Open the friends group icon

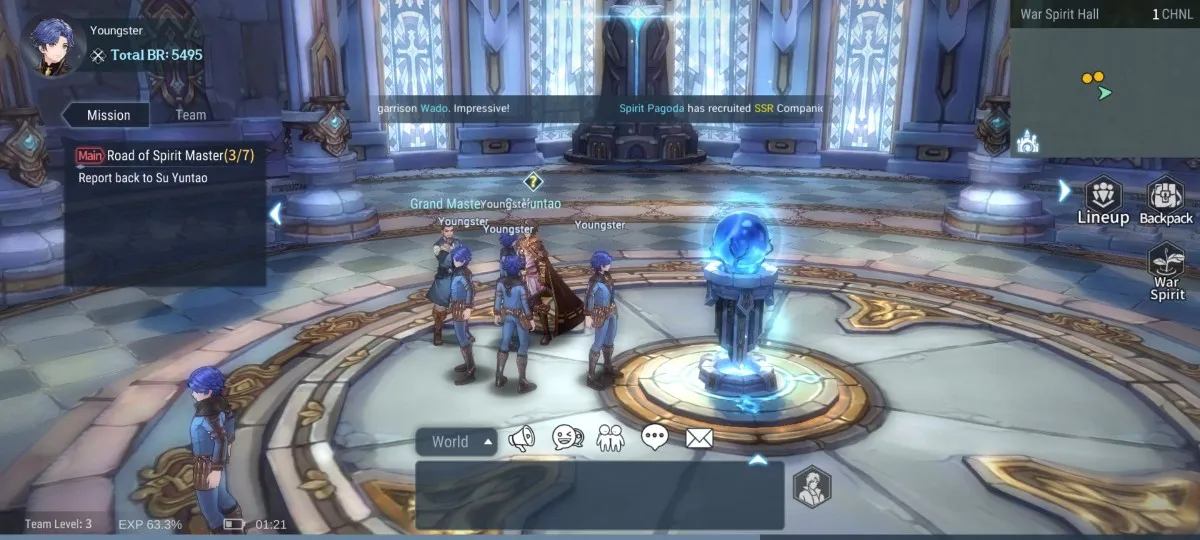(x=610, y=438)
